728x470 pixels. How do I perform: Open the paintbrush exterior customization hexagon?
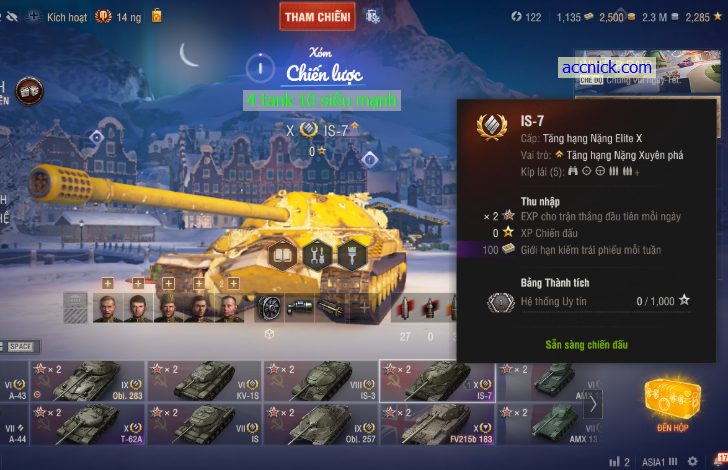click(349, 254)
